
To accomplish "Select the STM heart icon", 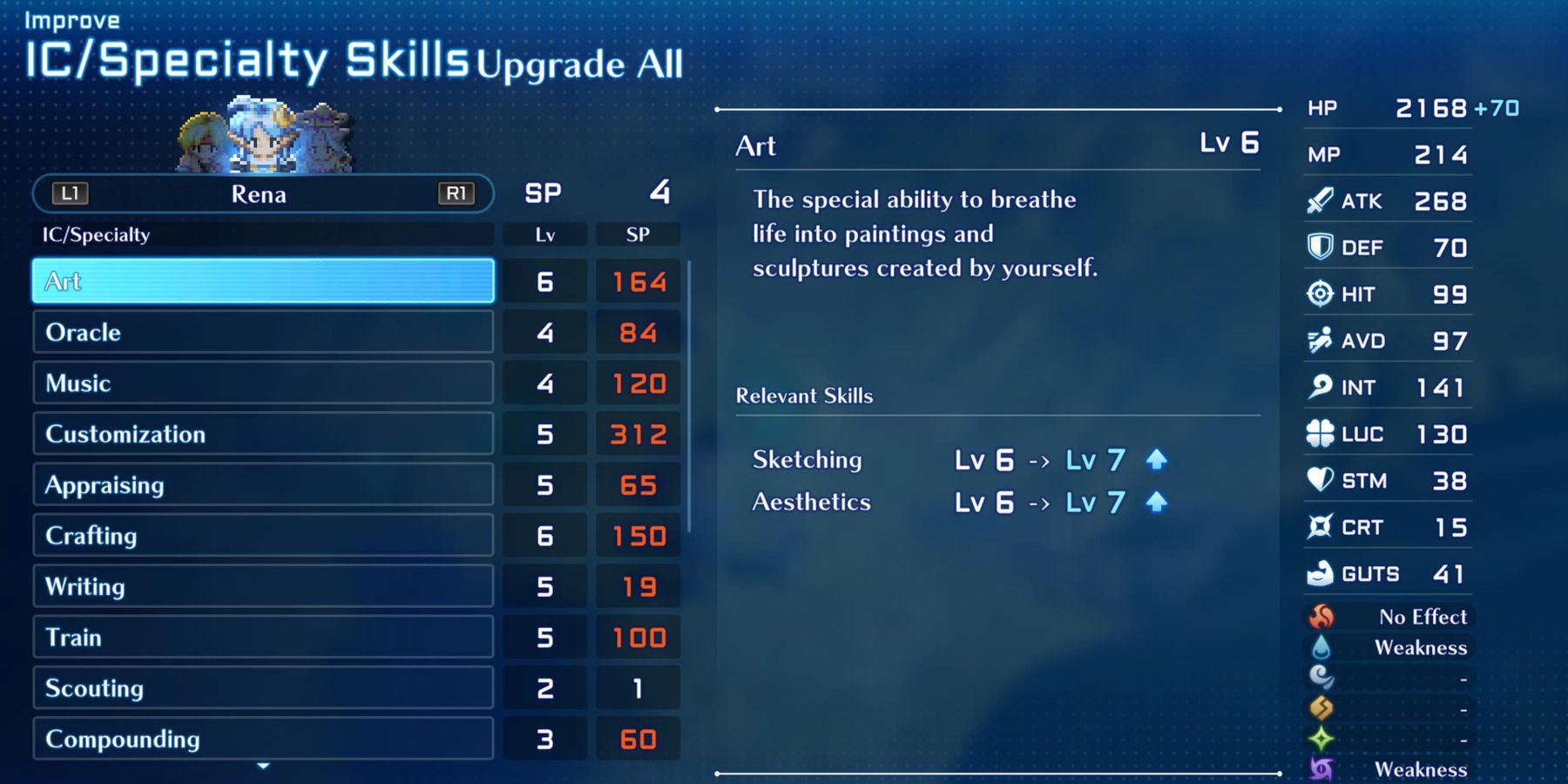I will [x=1321, y=480].
